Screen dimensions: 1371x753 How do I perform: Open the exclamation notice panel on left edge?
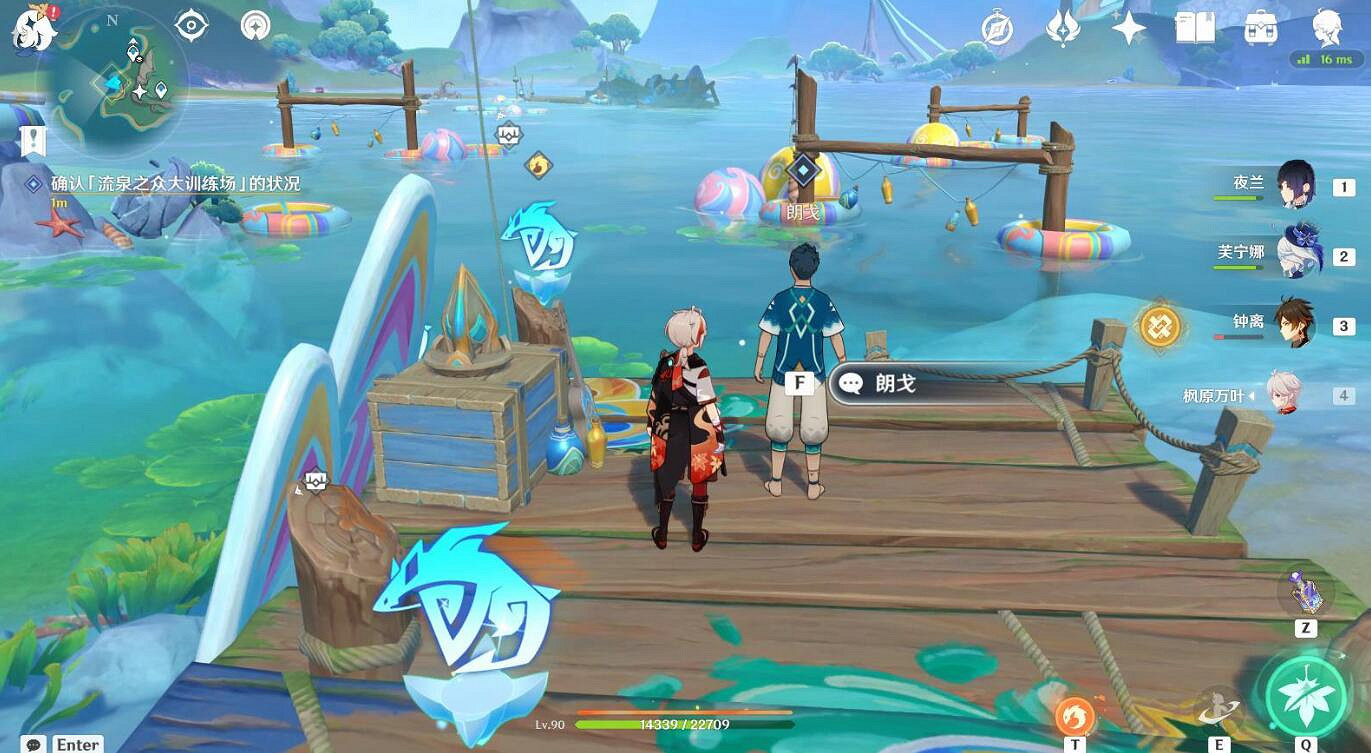tap(35, 140)
